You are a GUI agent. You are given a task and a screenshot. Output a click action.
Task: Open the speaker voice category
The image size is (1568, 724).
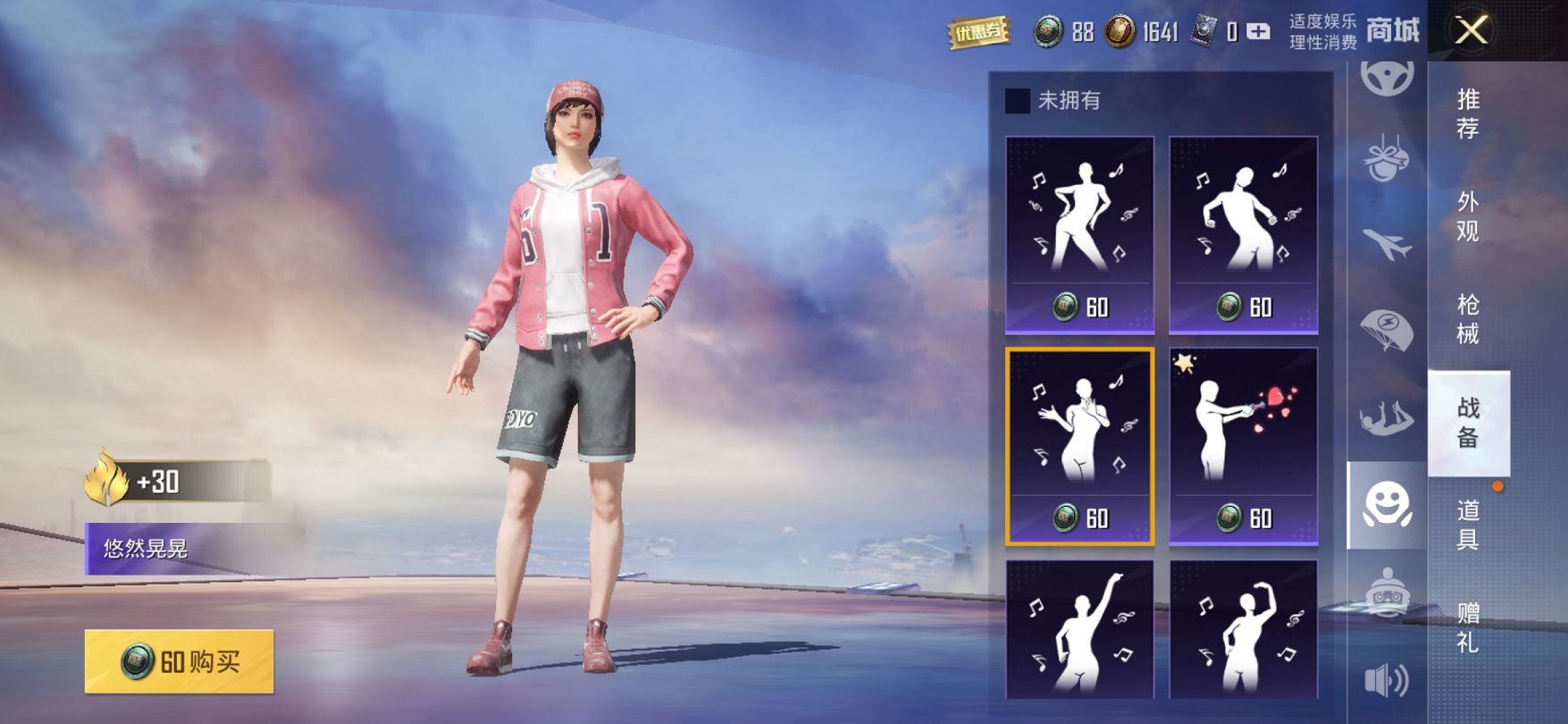[1387, 681]
